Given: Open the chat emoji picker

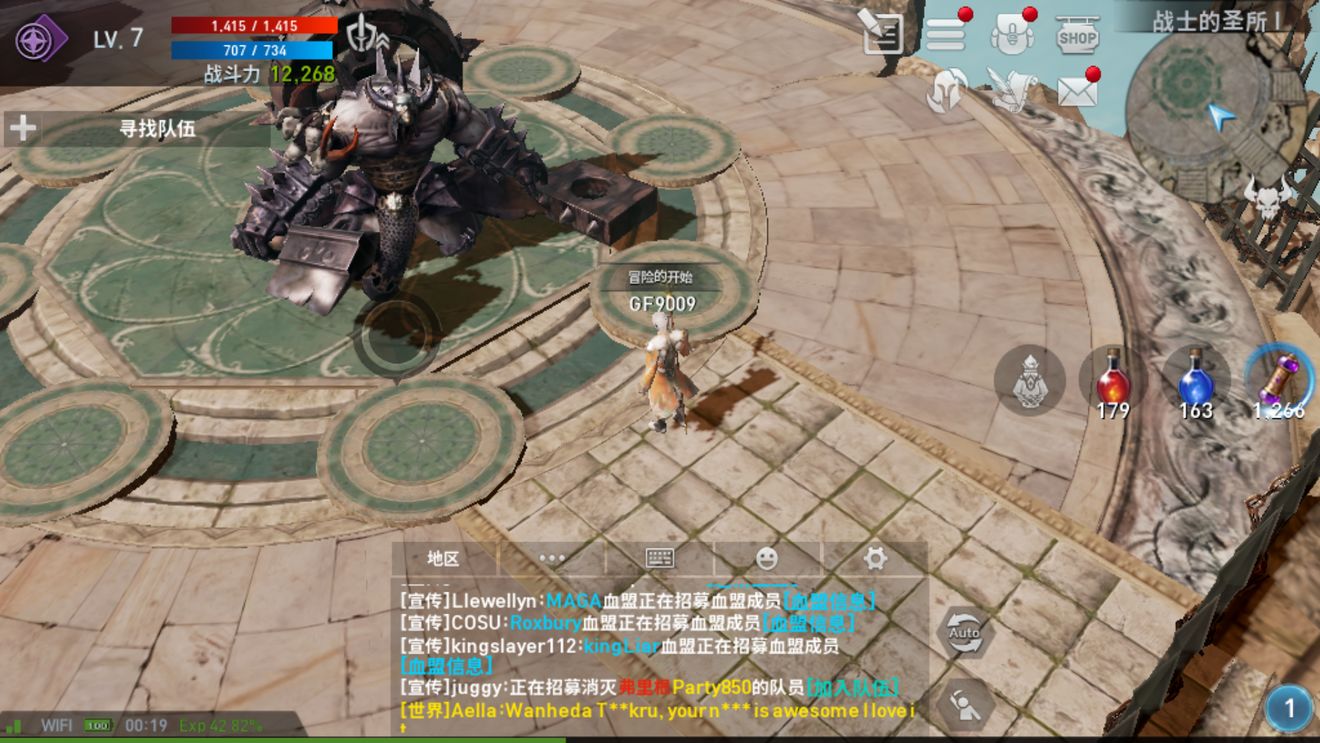Looking at the screenshot, I should coord(767,559).
